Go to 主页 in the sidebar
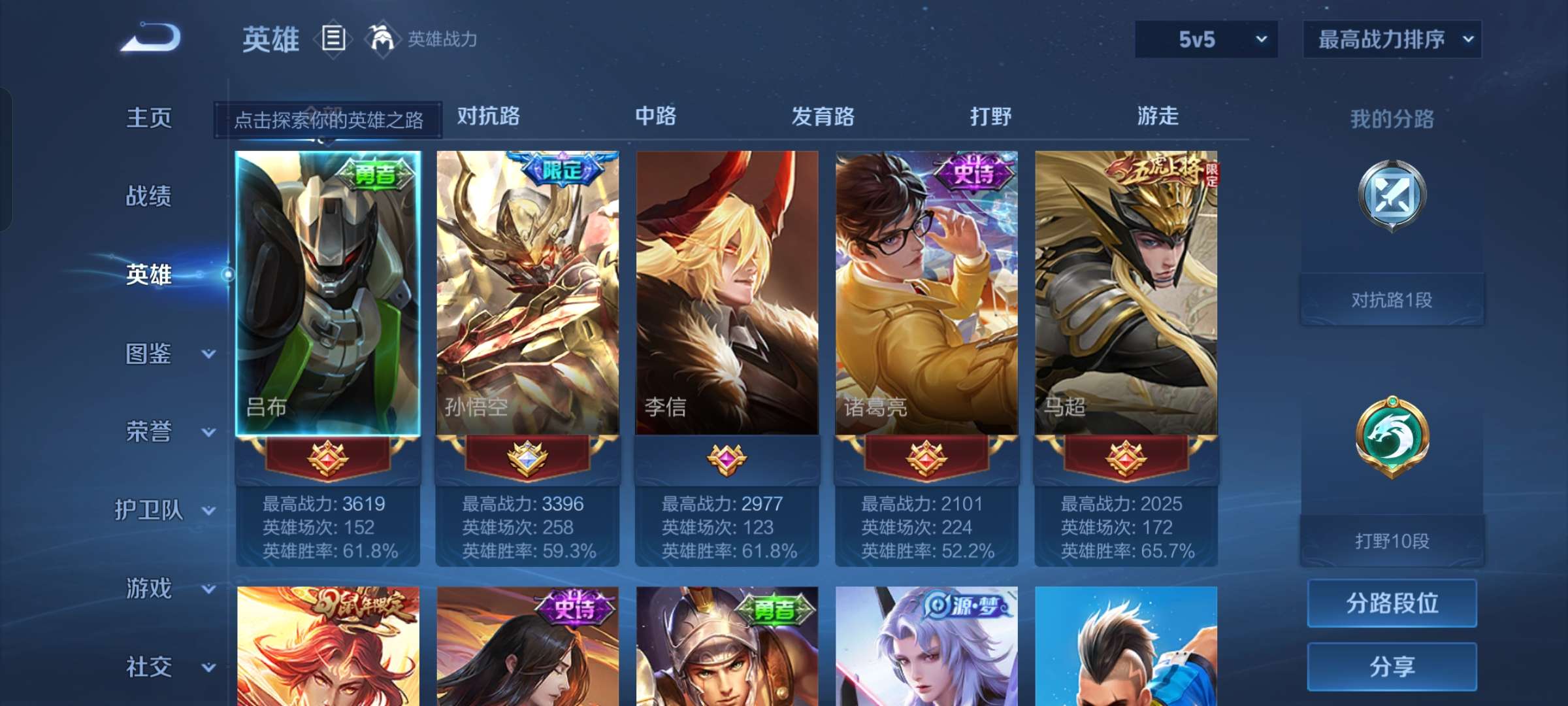Screen dimensions: 1568x706 [150, 118]
